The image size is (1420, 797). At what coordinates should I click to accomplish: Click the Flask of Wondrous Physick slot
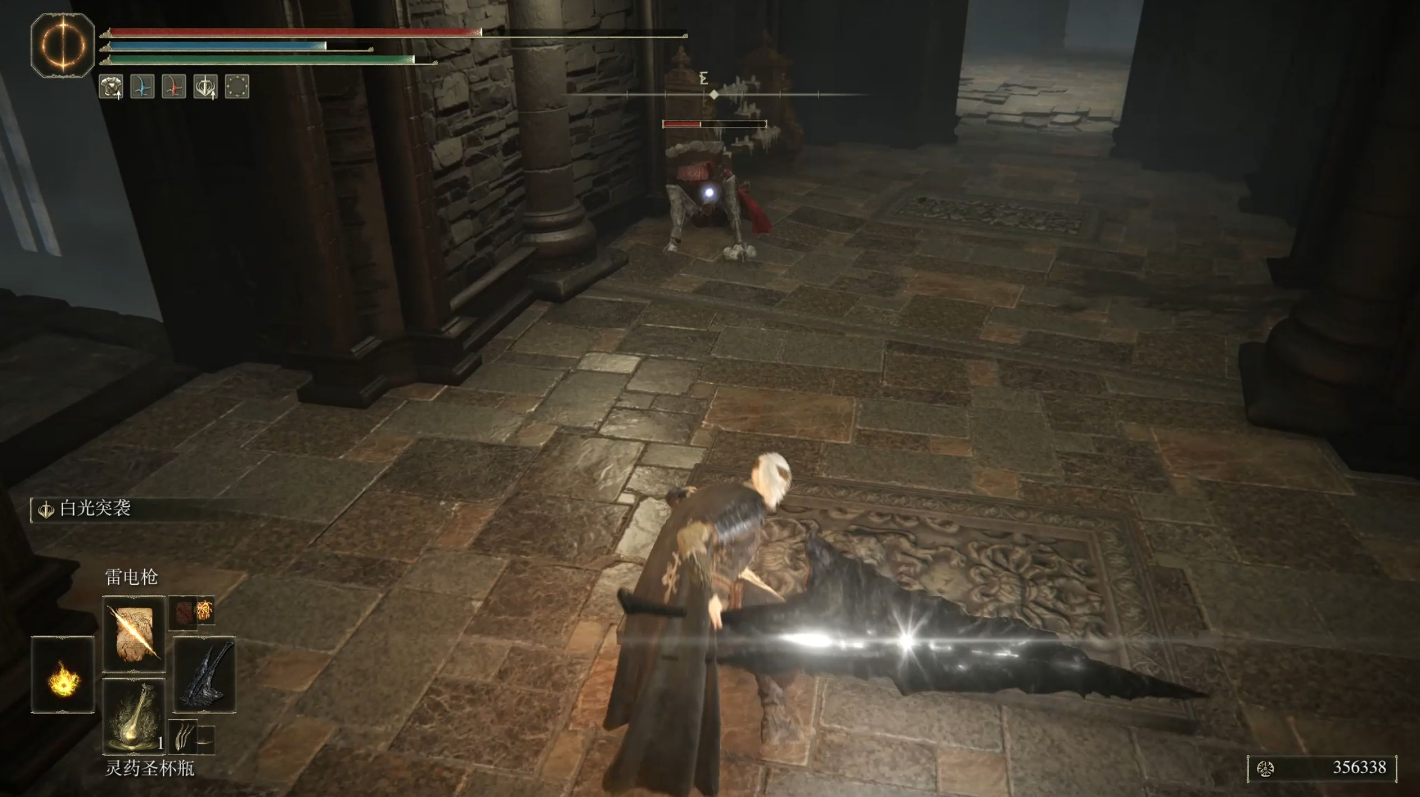point(134,715)
